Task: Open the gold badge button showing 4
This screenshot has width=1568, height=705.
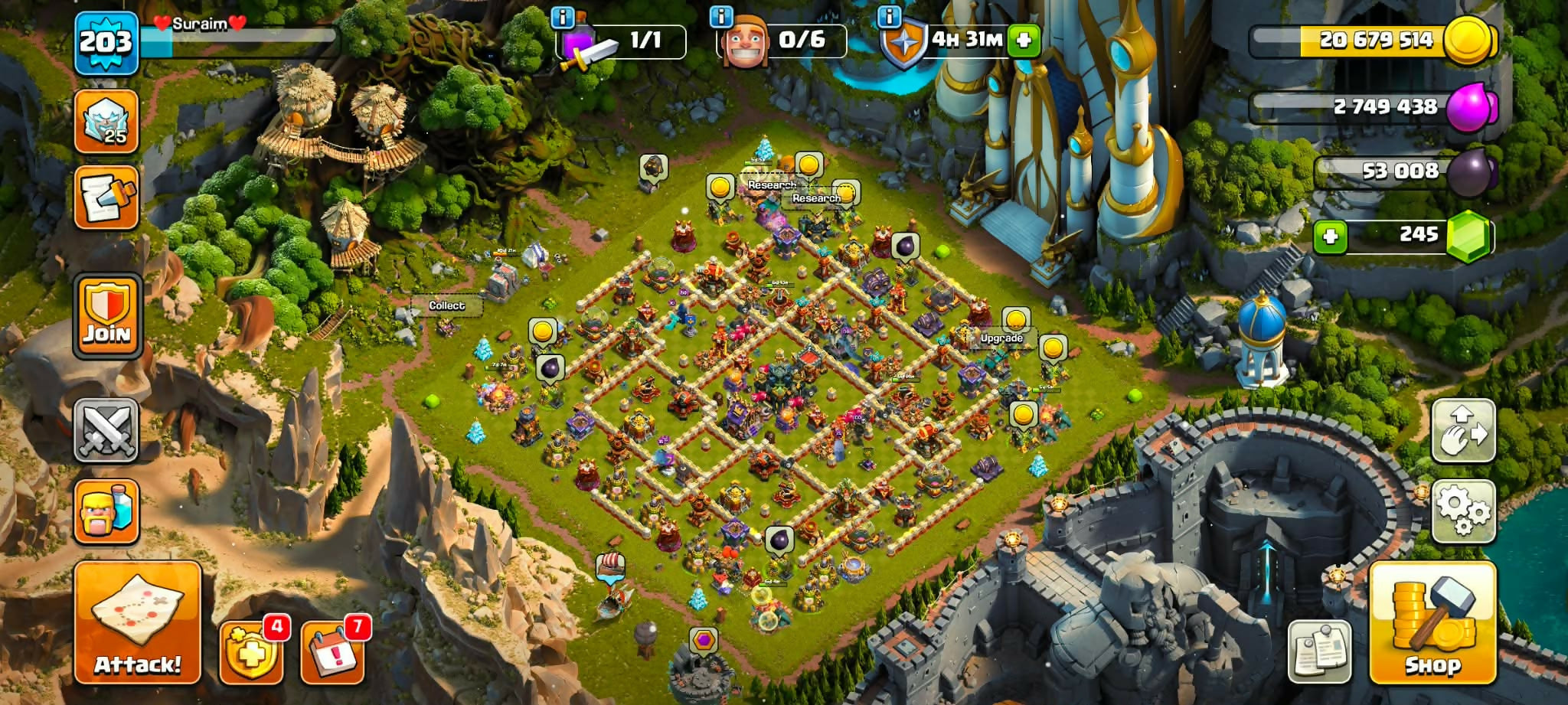Action: pyautogui.click(x=251, y=652)
